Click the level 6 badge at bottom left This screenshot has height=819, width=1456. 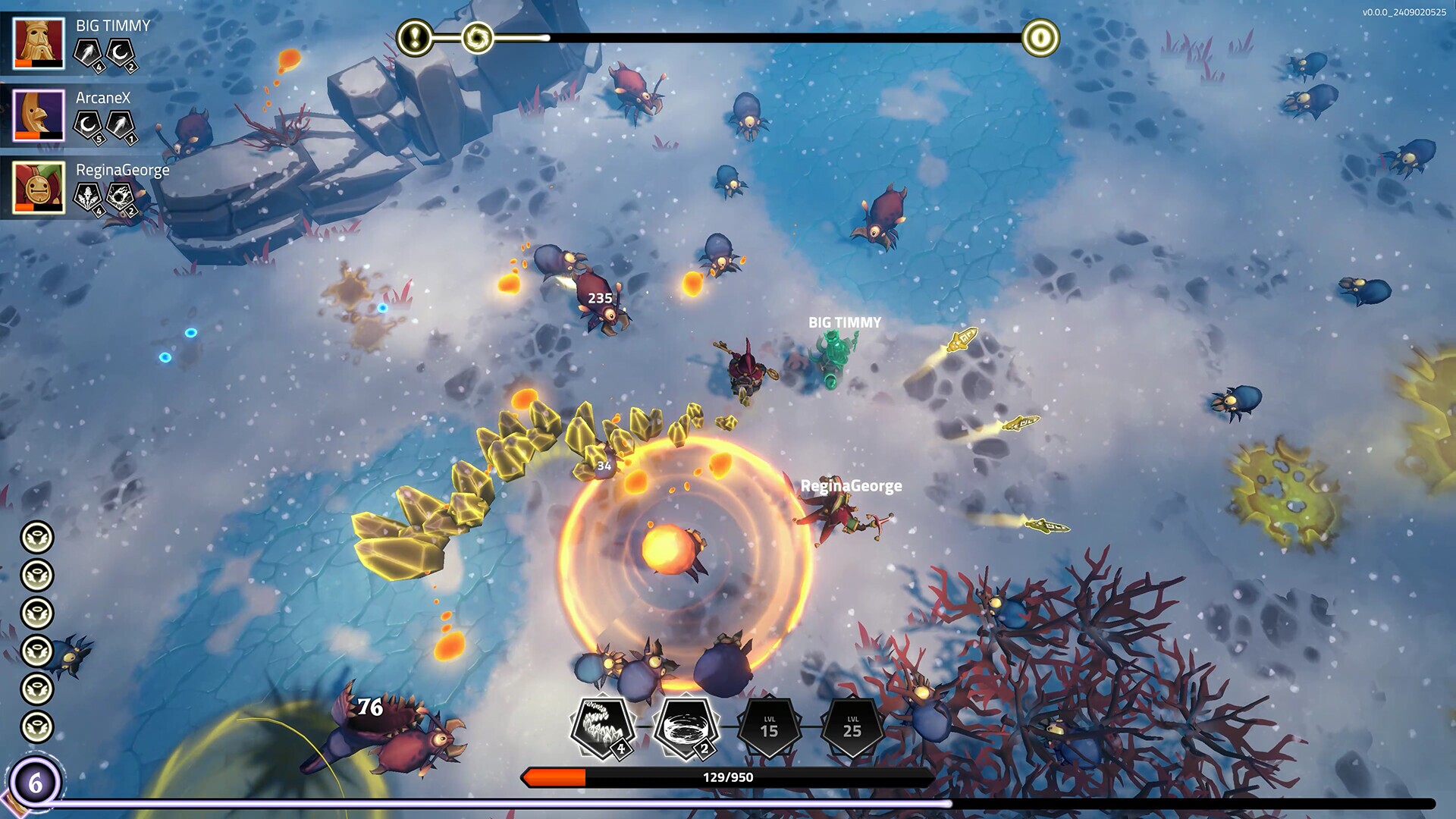36,782
